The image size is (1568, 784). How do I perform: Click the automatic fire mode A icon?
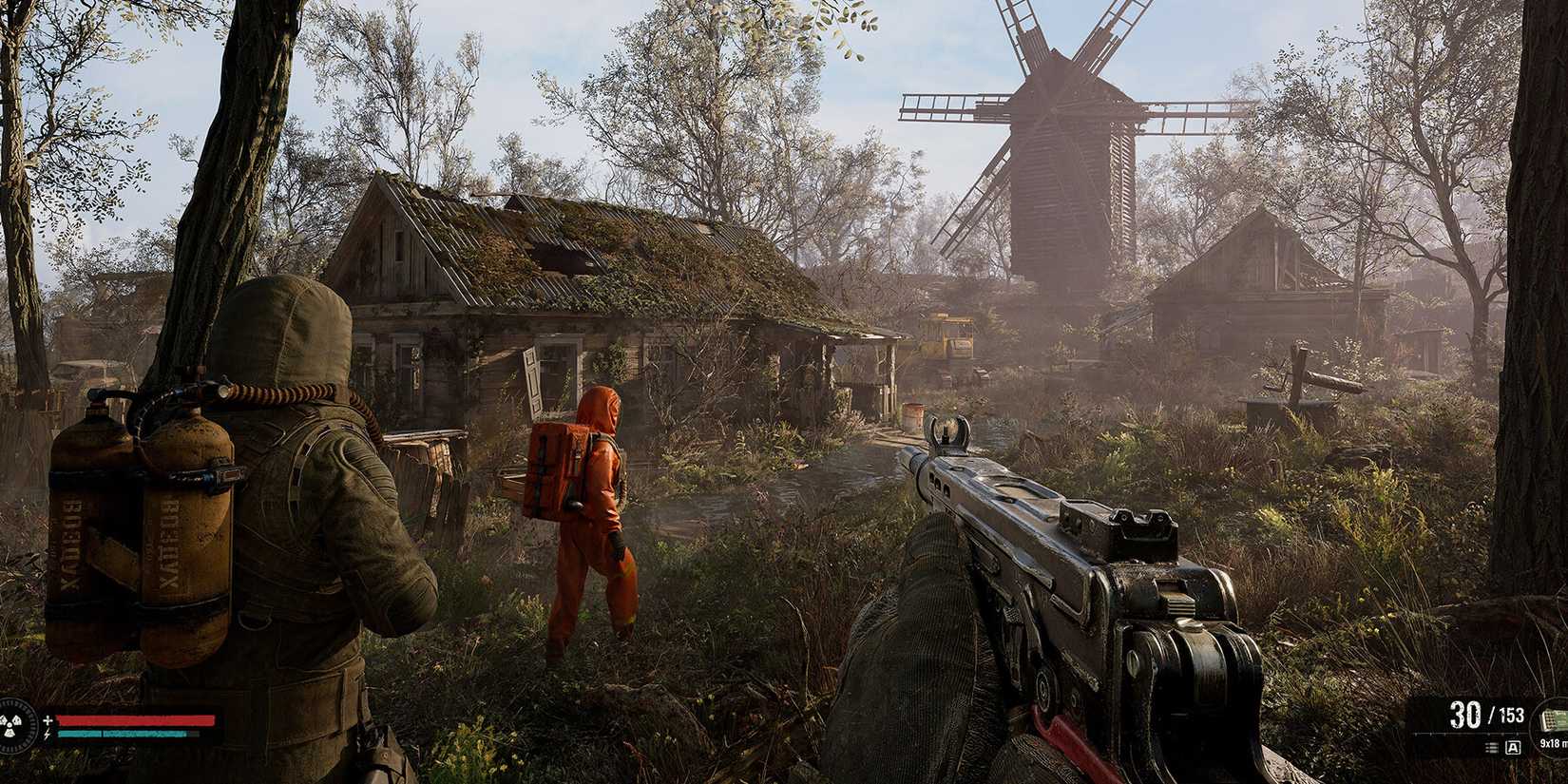(x=1513, y=747)
